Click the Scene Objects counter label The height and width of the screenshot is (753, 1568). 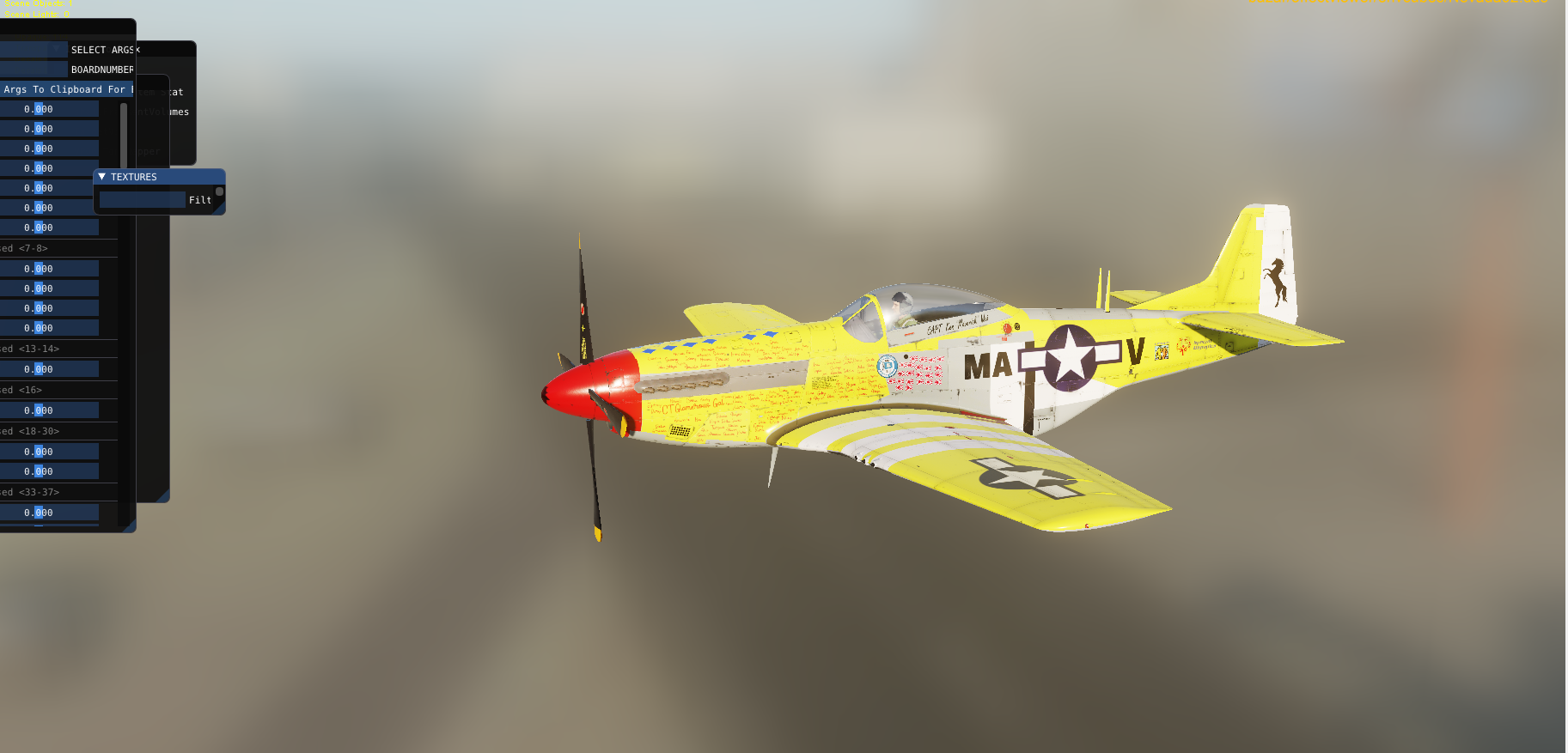[x=39, y=3]
